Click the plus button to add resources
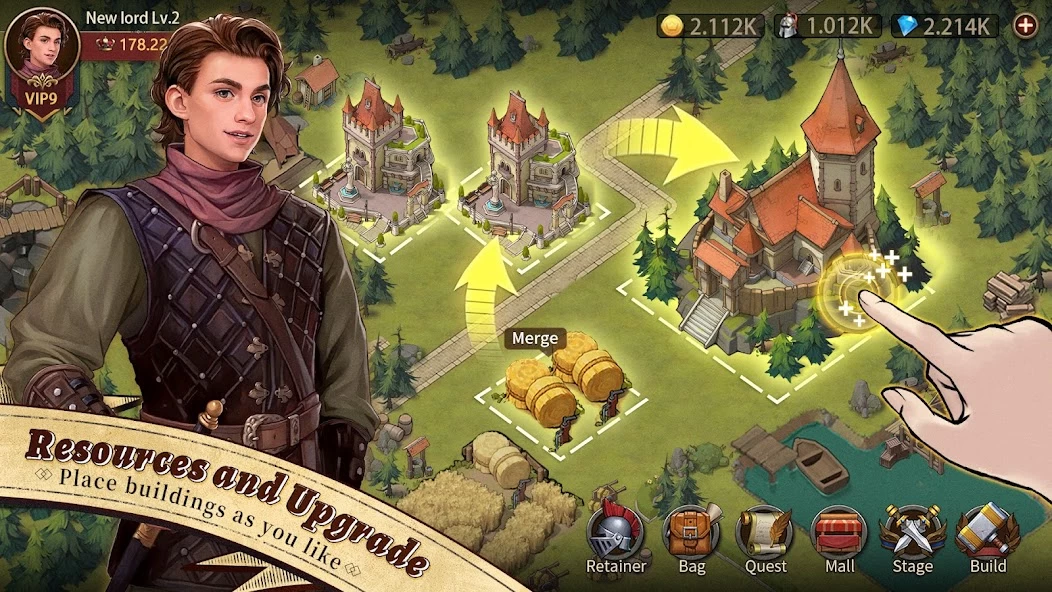Viewport: 1052px width, 592px height. tap(1026, 26)
